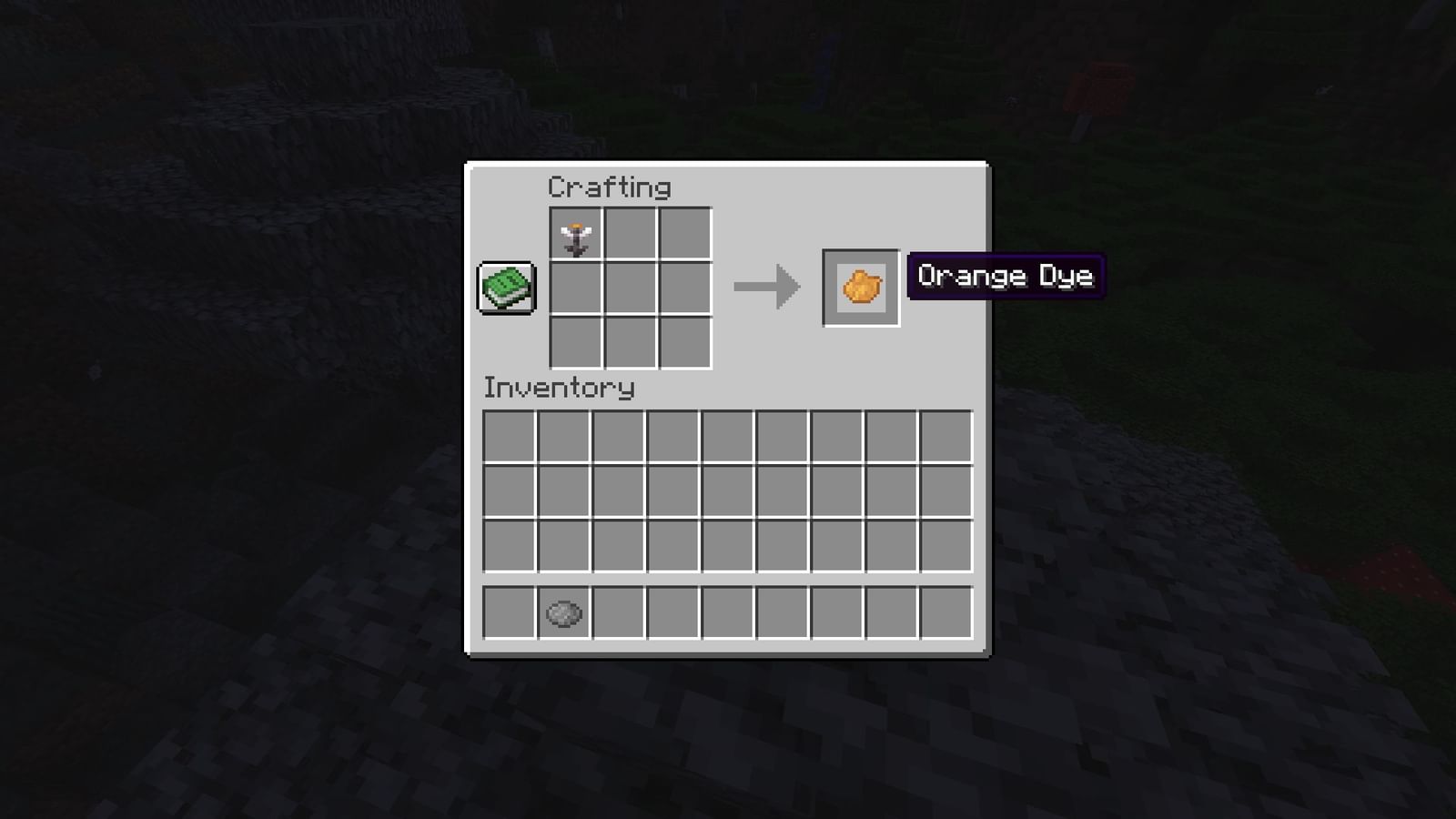Collect the Orange Dye from the output slot
This screenshot has height=819, width=1456.
point(859,288)
